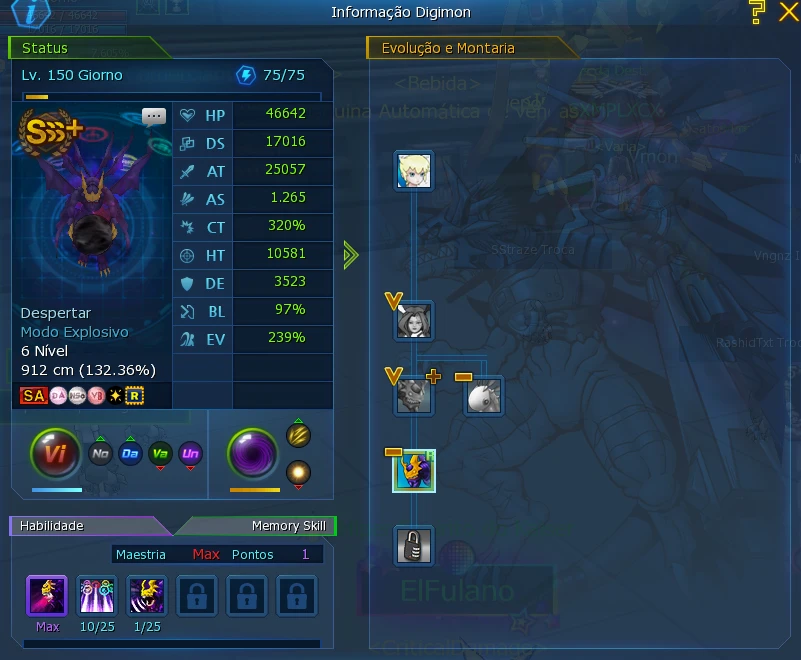Click the ellipsis button above Digimon portrait
This screenshot has width=801, height=660.
click(x=154, y=115)
